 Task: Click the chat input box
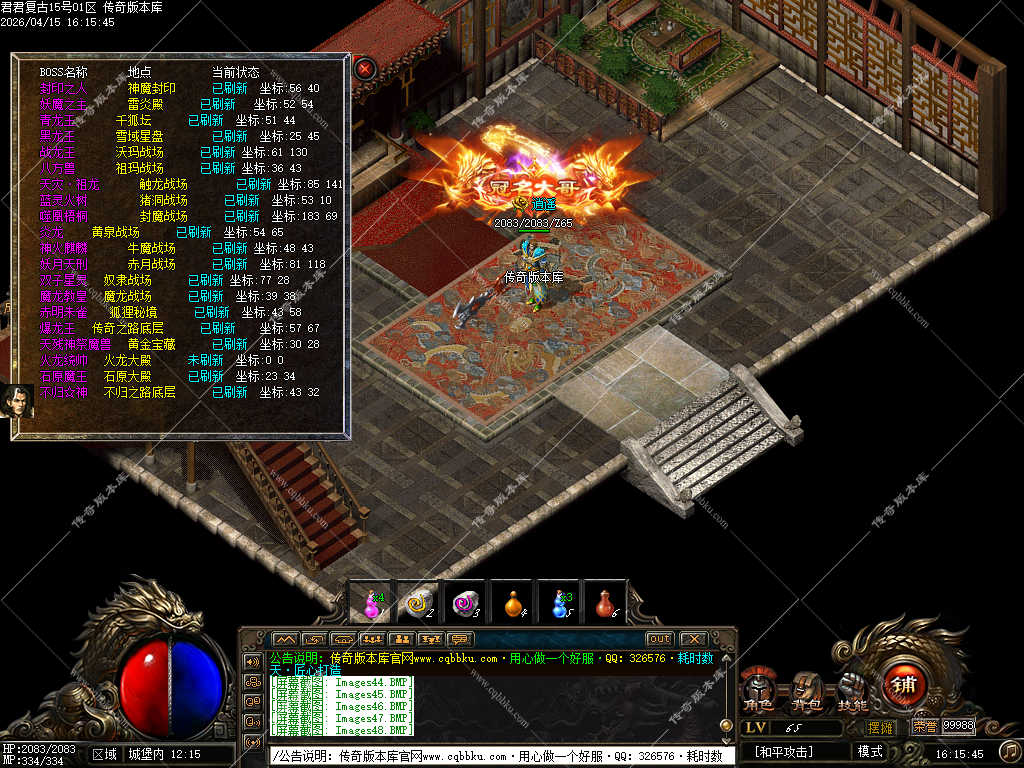[500, 756]
